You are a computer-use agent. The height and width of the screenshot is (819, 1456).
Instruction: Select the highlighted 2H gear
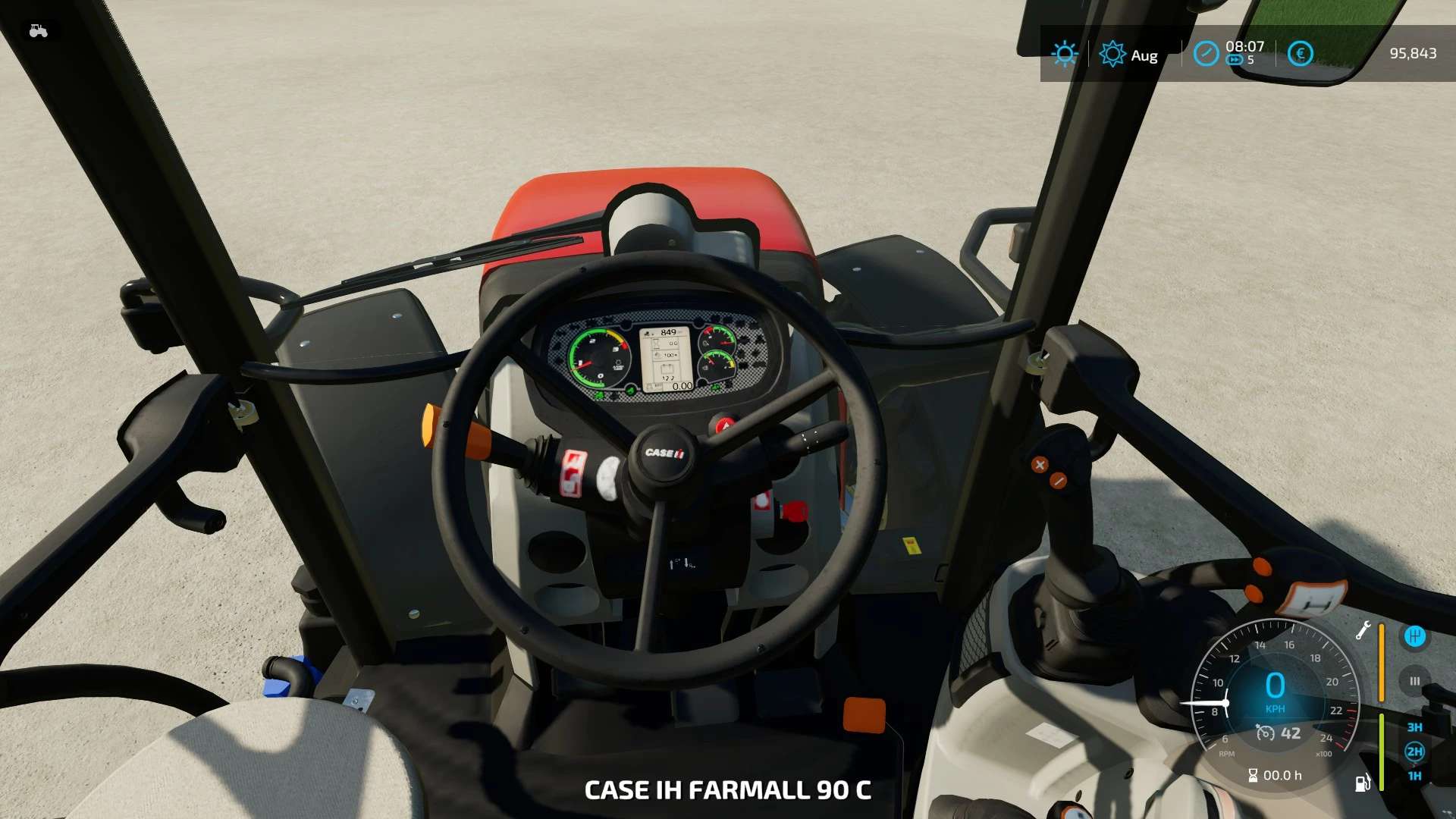pos(1414,752)
